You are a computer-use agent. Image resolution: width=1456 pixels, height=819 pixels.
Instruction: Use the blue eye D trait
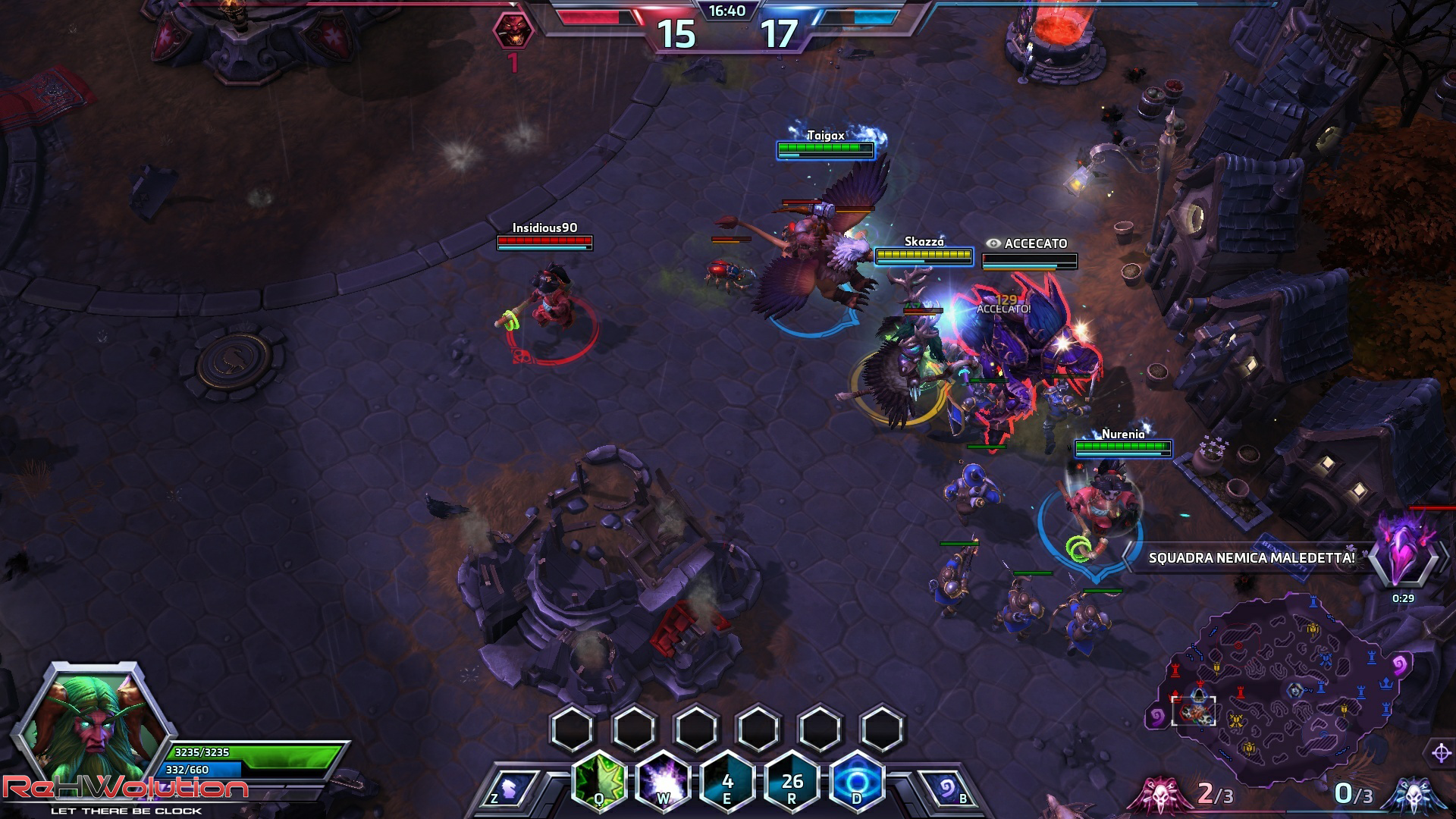(857, 781)
